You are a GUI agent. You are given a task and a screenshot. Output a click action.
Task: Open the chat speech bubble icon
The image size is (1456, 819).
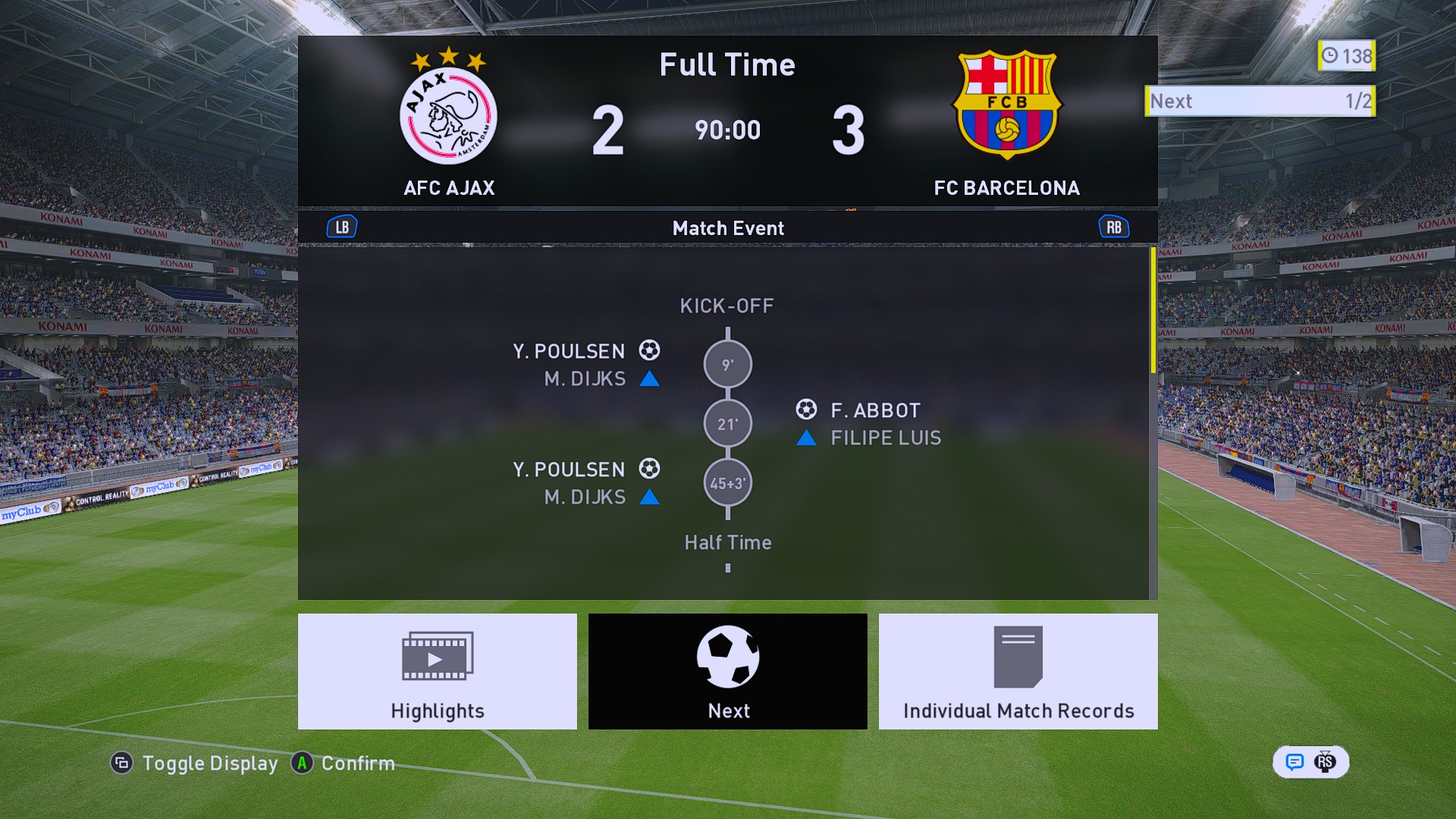point(1294,762)
